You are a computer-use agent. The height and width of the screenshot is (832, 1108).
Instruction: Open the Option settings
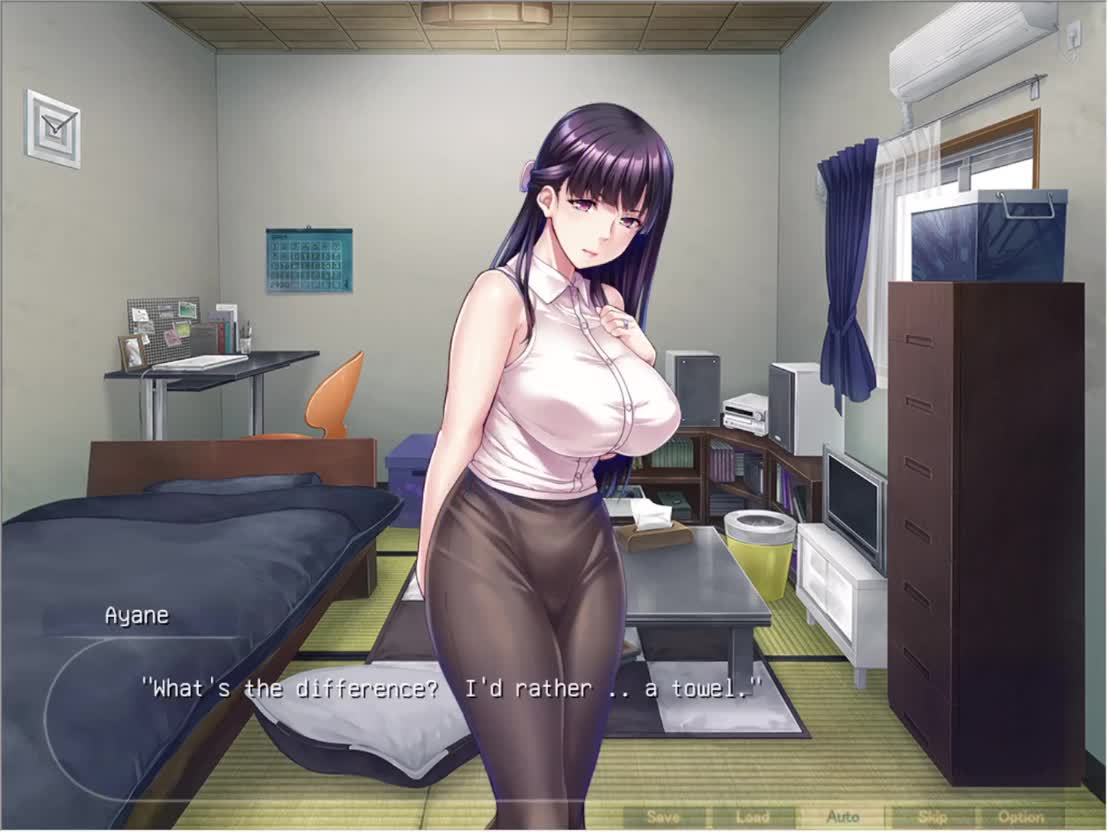click(x=1021, y=817)
